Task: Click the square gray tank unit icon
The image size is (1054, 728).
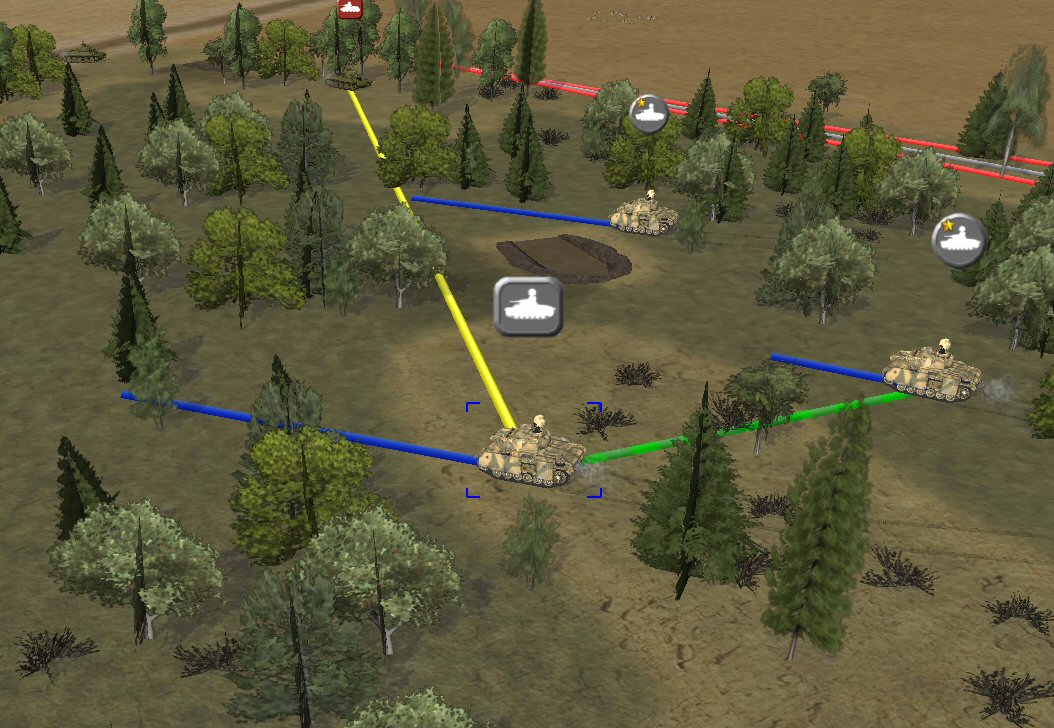Action: [529, 306]
